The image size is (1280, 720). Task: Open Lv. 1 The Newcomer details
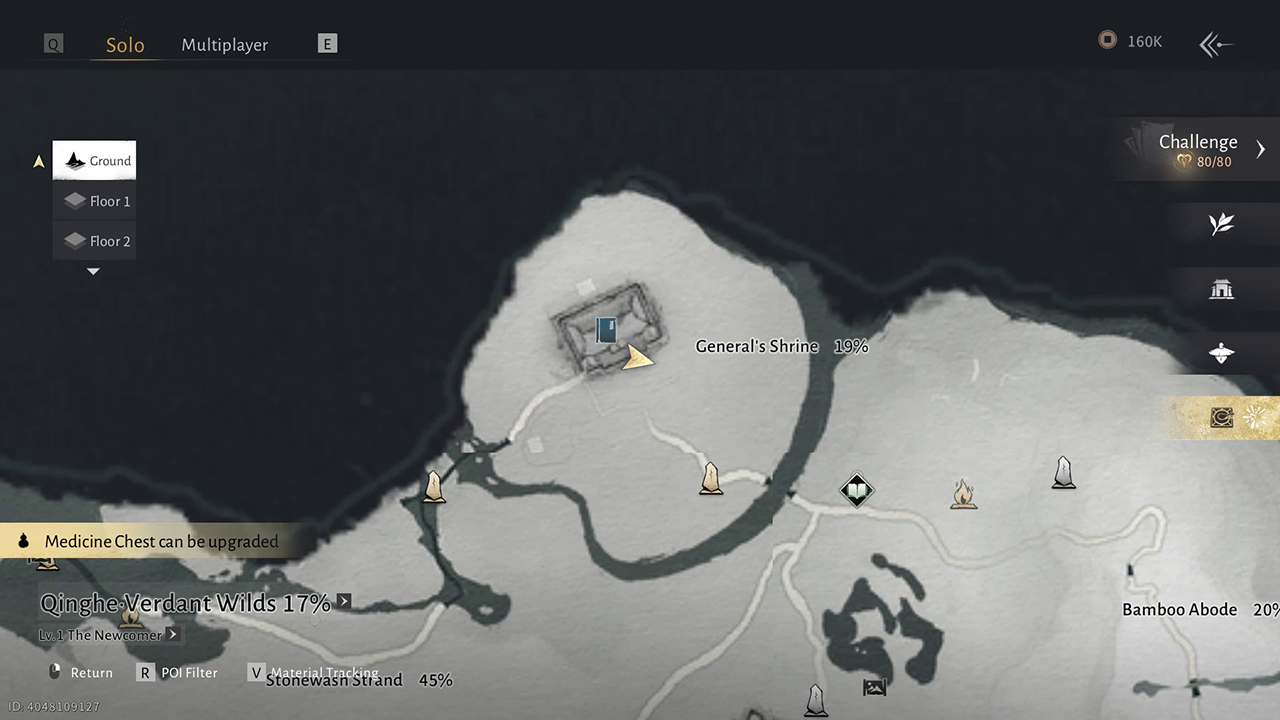(109, 635)
